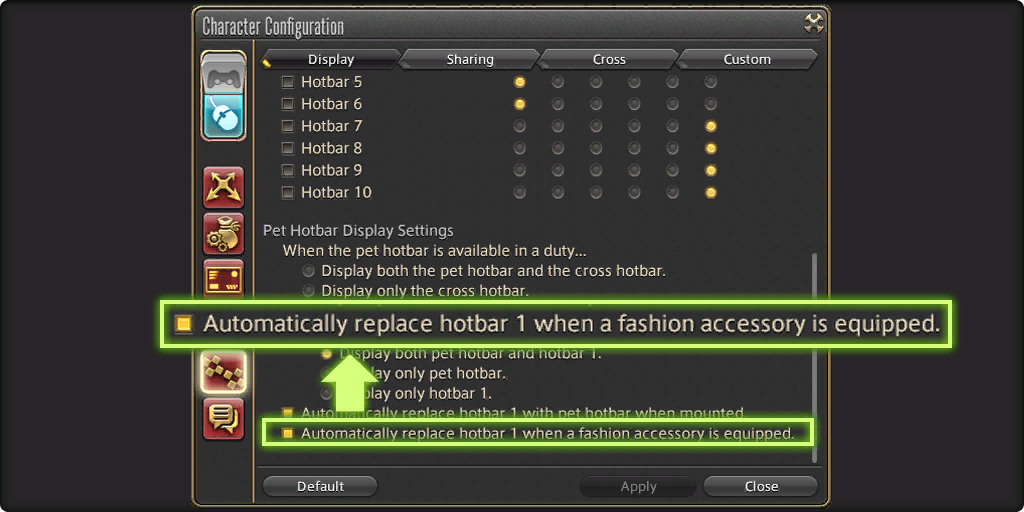Choose display both pet hotbar and cross hotbar

[309, 271]
